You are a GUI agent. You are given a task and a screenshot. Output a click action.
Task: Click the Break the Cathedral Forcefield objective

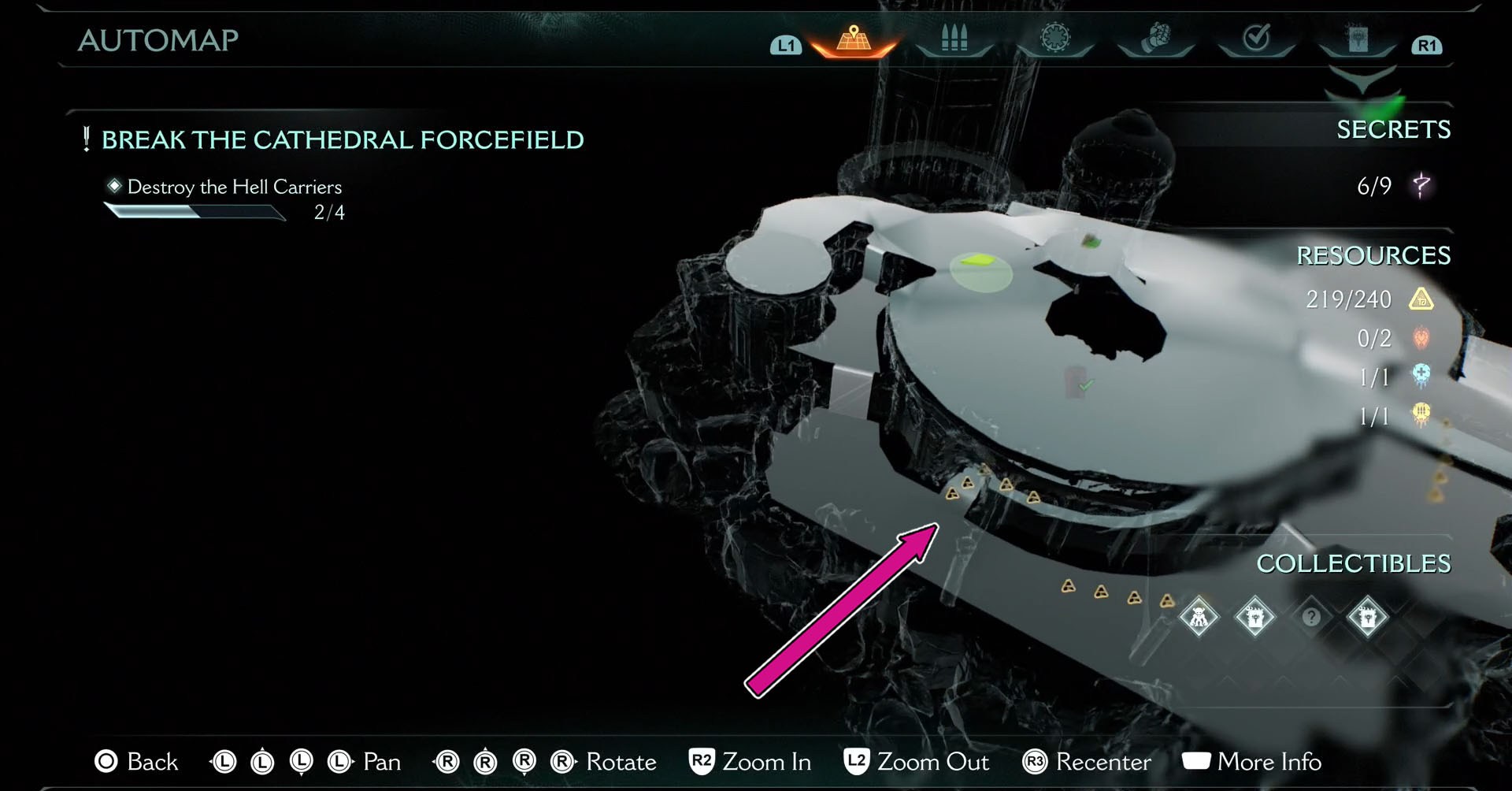343,140
